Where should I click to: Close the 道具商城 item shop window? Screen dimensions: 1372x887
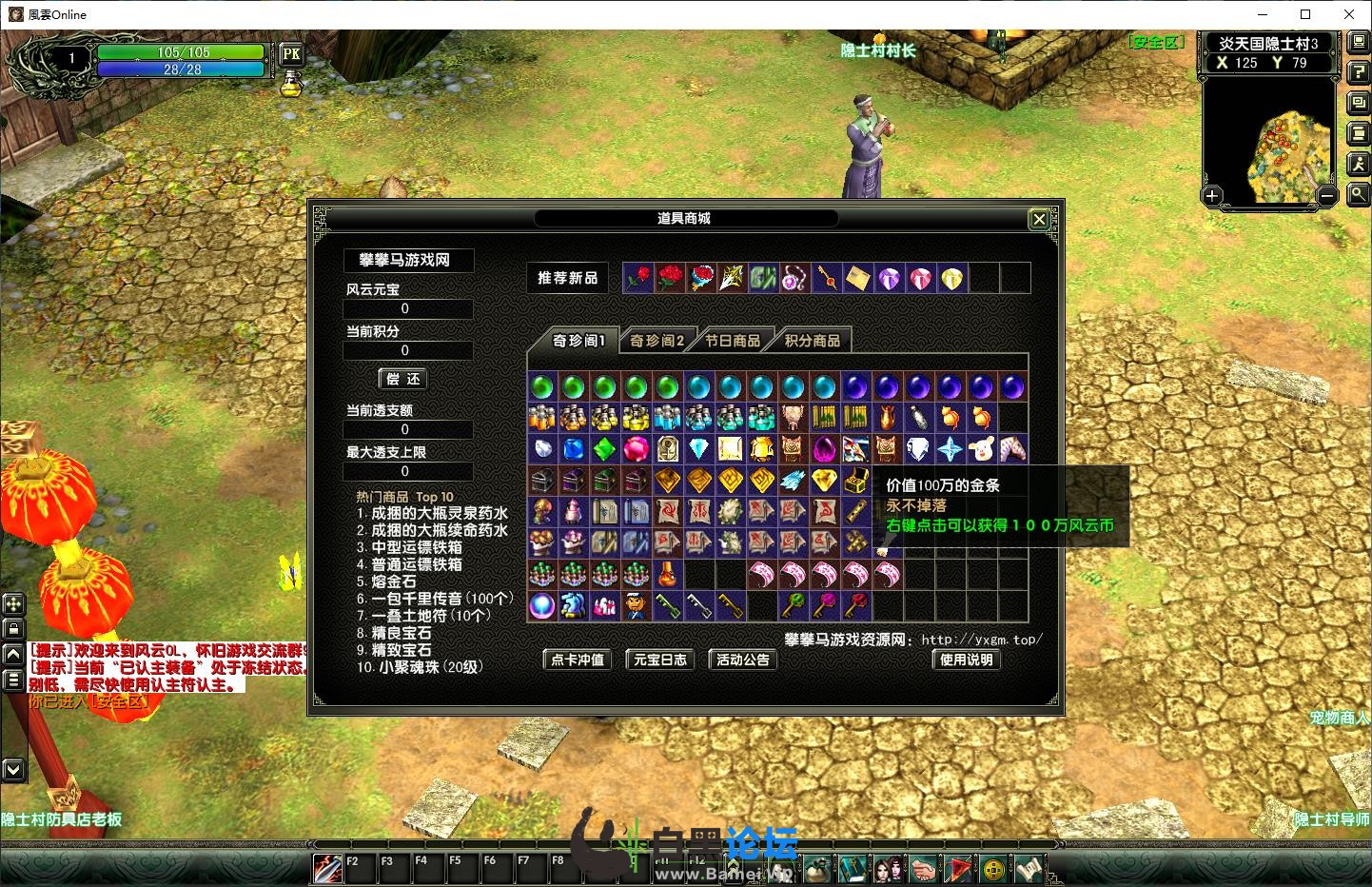click(x=1039, y=220)
